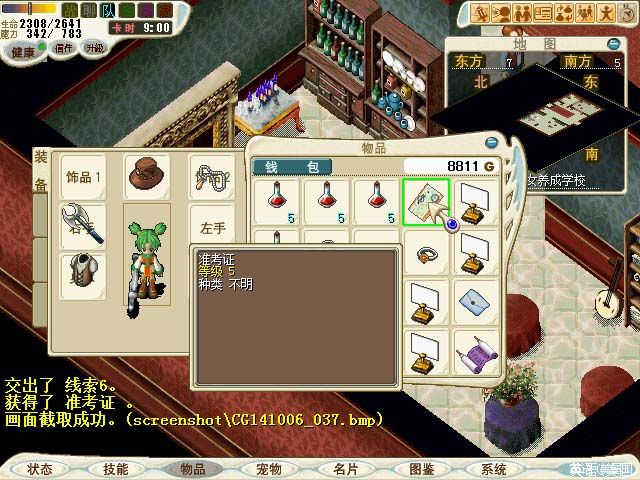This screenshot has height=480, width=640.
Task: Open the 技能 skills menu
Action: point(116,468)
